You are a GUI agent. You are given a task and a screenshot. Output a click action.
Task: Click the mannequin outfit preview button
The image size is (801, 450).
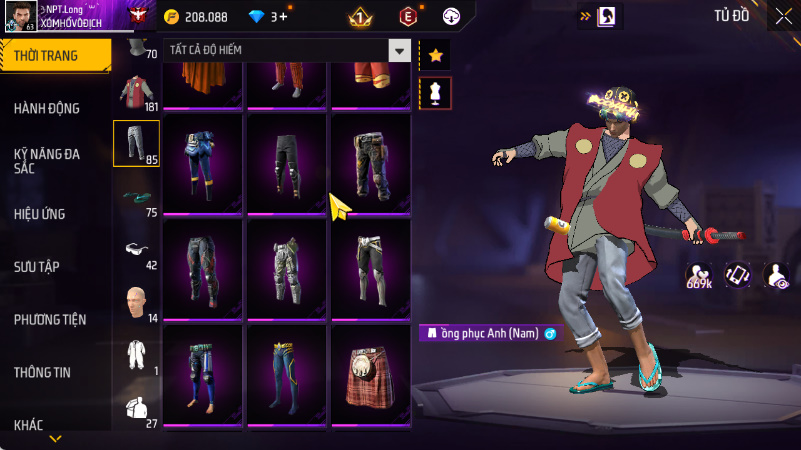(x=435, y=93)
